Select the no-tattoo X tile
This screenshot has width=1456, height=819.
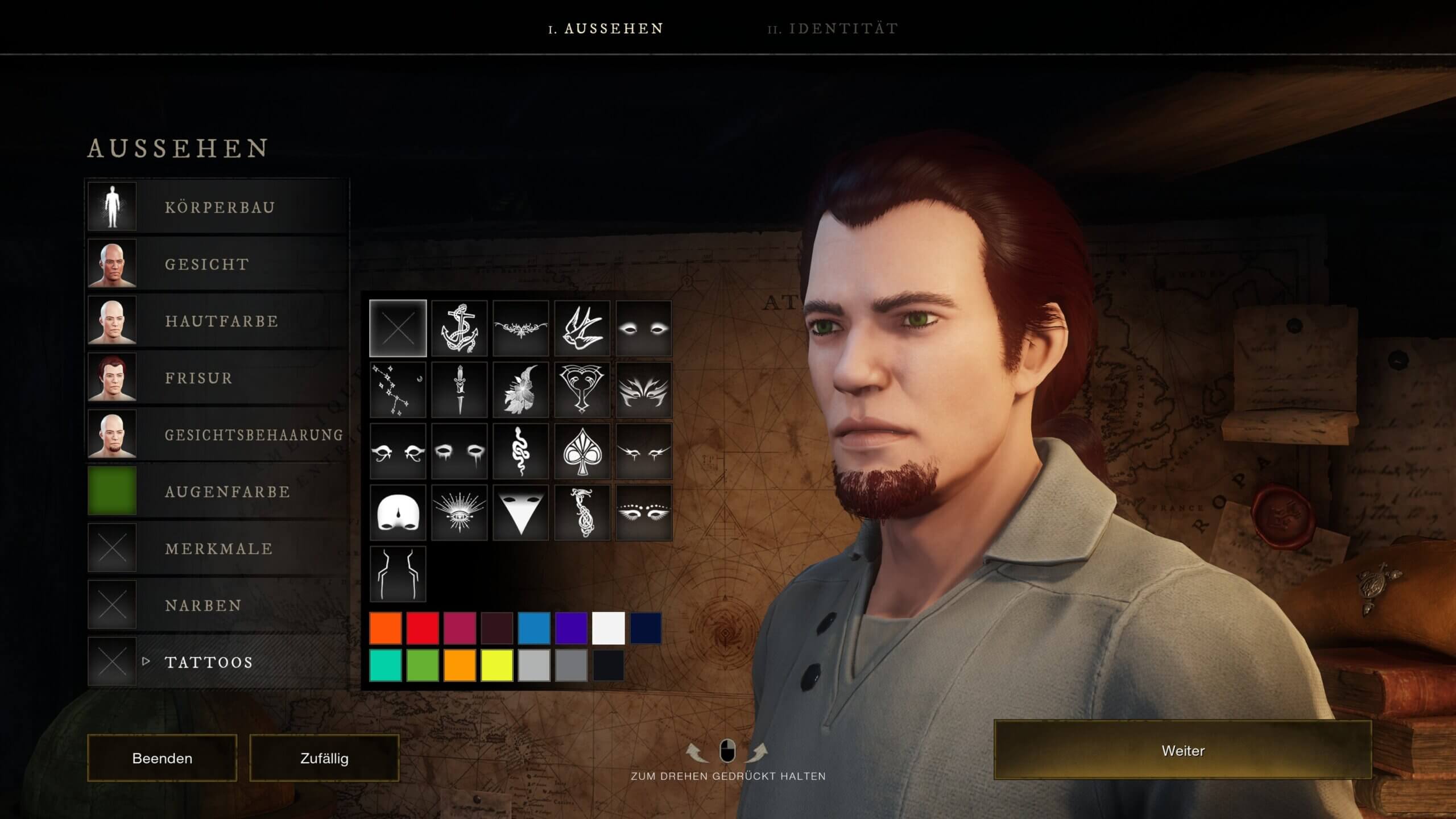point(398,329)
